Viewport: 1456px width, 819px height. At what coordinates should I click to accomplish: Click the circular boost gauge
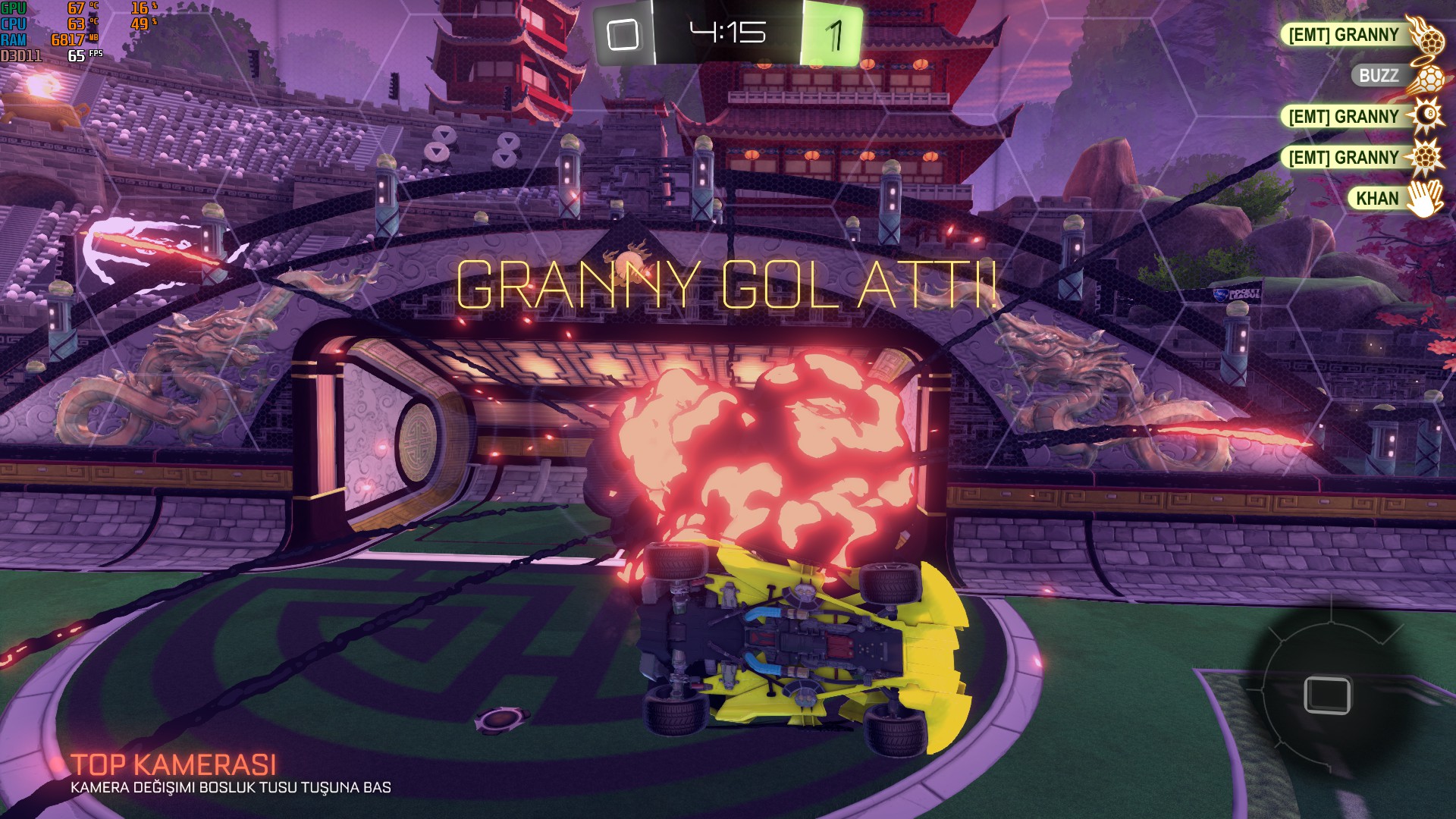[1327, 694]
